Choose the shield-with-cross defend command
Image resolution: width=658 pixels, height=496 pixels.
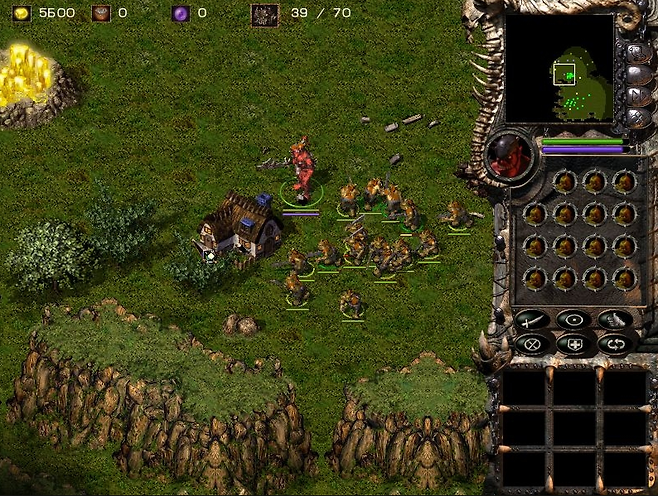[573, 343]
